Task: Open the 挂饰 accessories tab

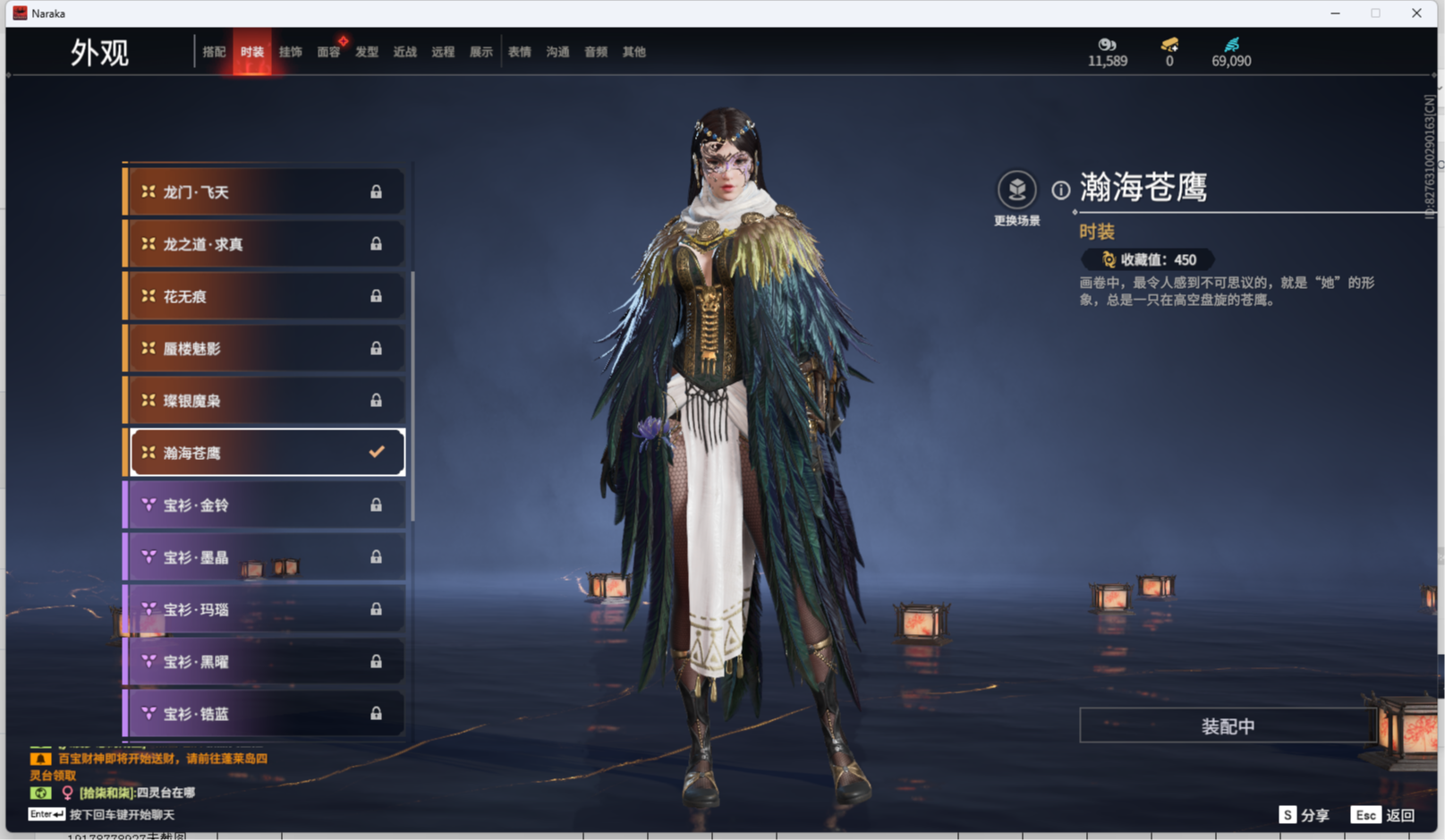Action: tap(290, 52)
